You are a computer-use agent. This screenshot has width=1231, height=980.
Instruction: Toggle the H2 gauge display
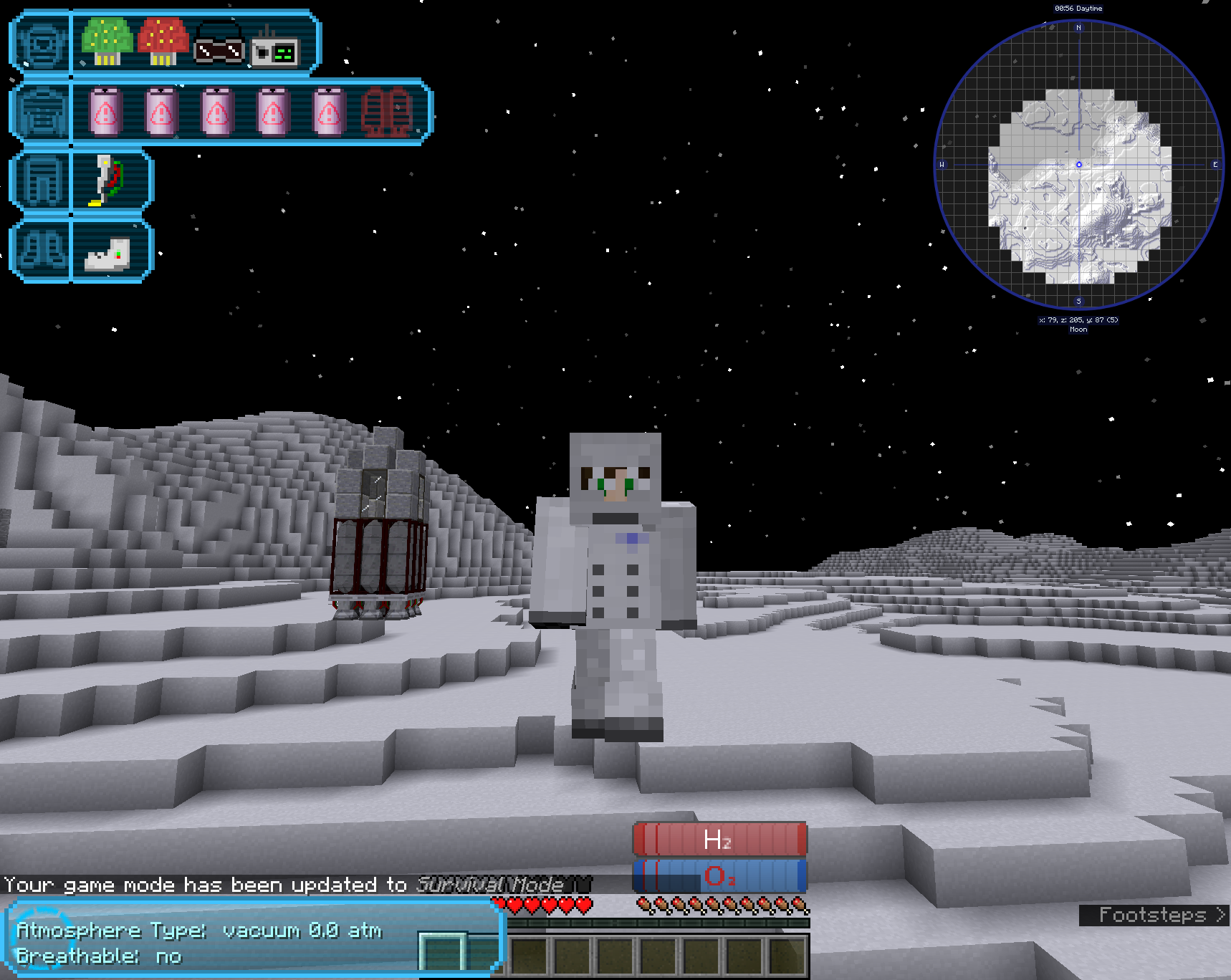719,841
